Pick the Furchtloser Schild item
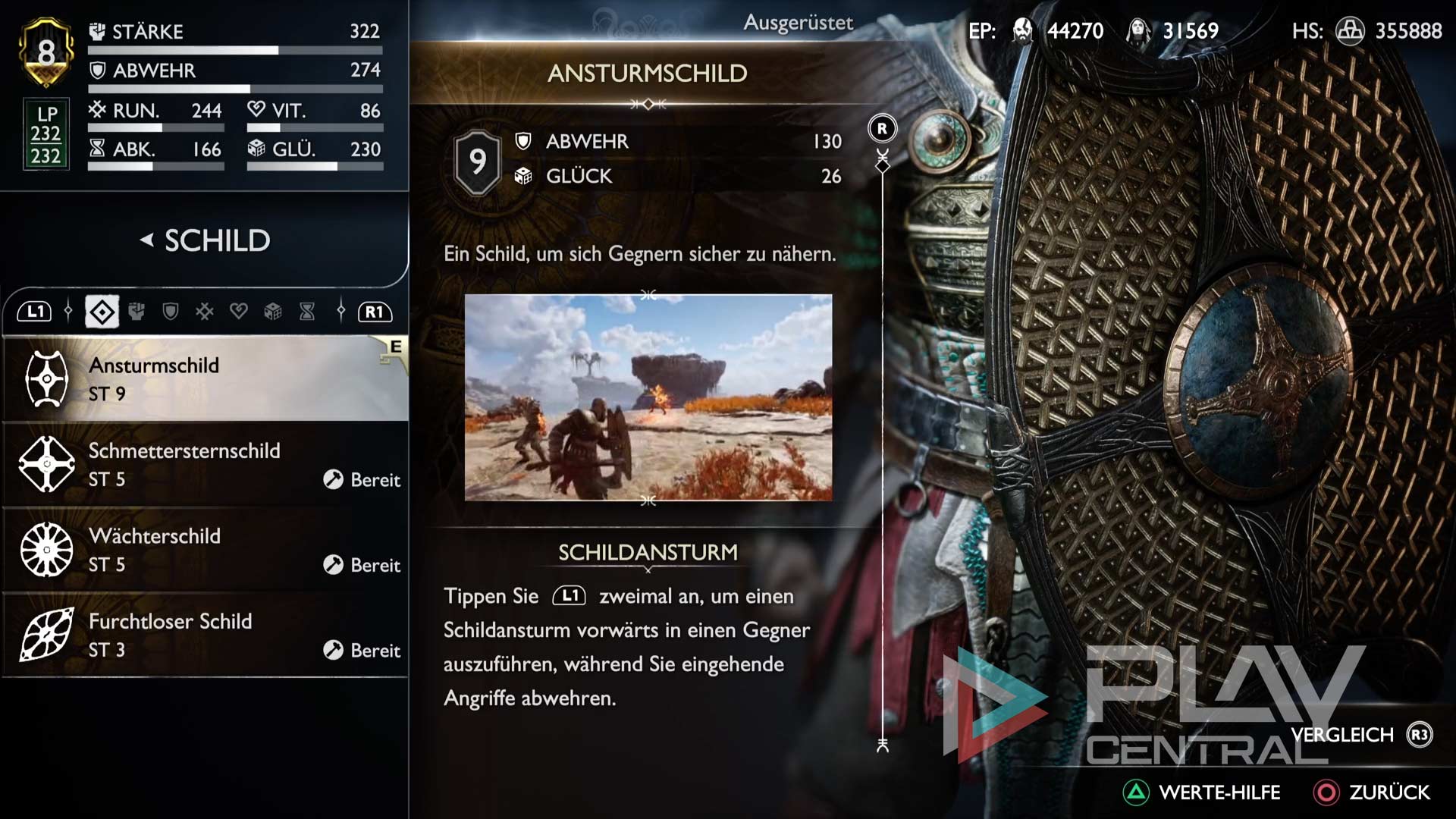This screenshot has width=1456, height=819. click(x=205, y=635)
